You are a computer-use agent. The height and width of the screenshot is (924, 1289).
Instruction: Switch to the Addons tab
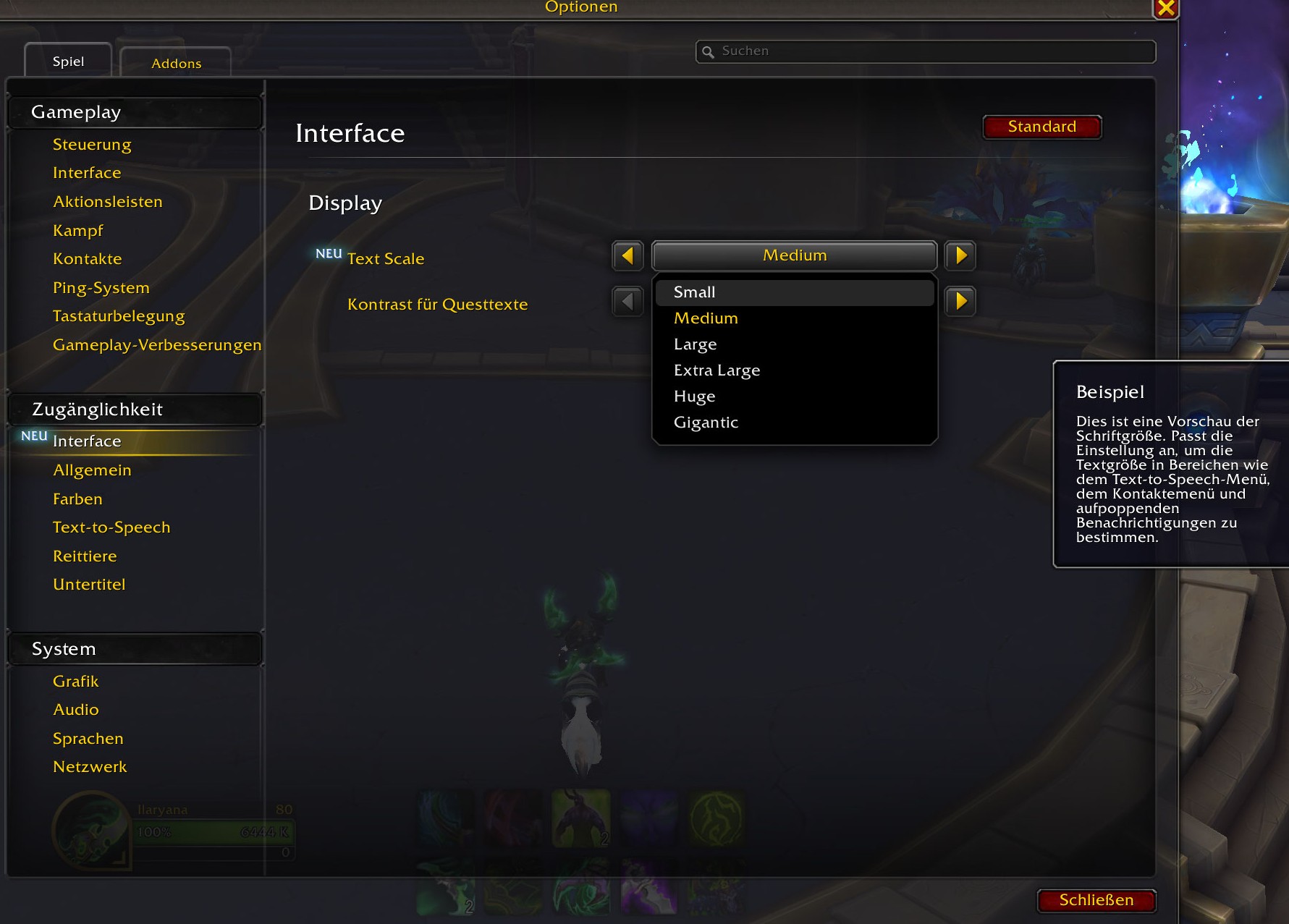pyautogui.click(x=176, y=63)
